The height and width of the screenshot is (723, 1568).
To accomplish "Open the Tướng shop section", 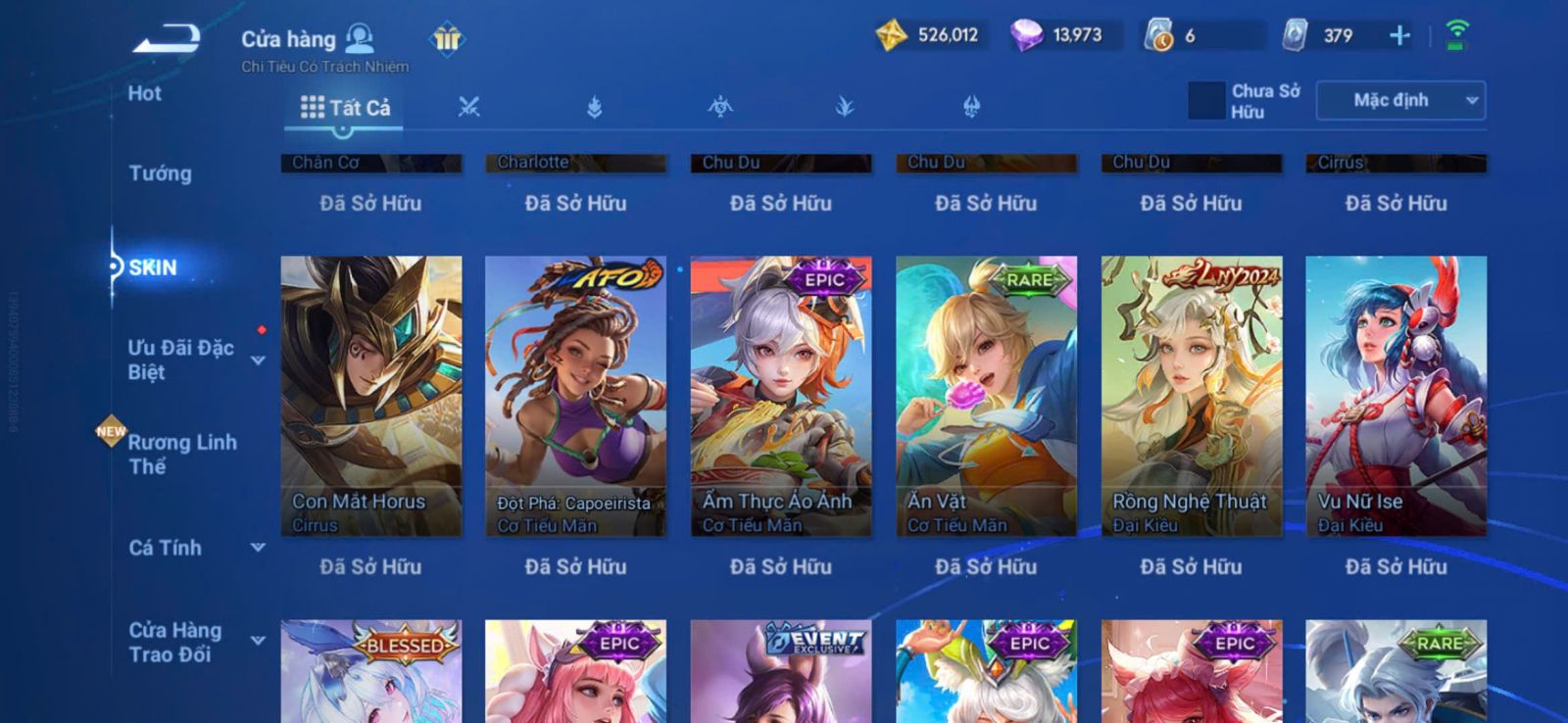I will pyautogui.click(x=161, y=173).
